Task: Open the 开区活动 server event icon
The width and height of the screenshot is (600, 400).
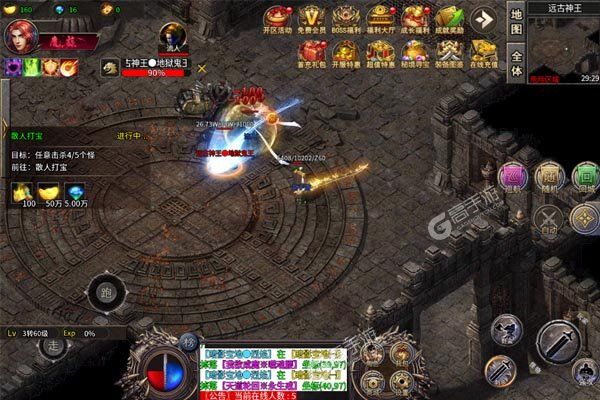Action: [278, 20]
